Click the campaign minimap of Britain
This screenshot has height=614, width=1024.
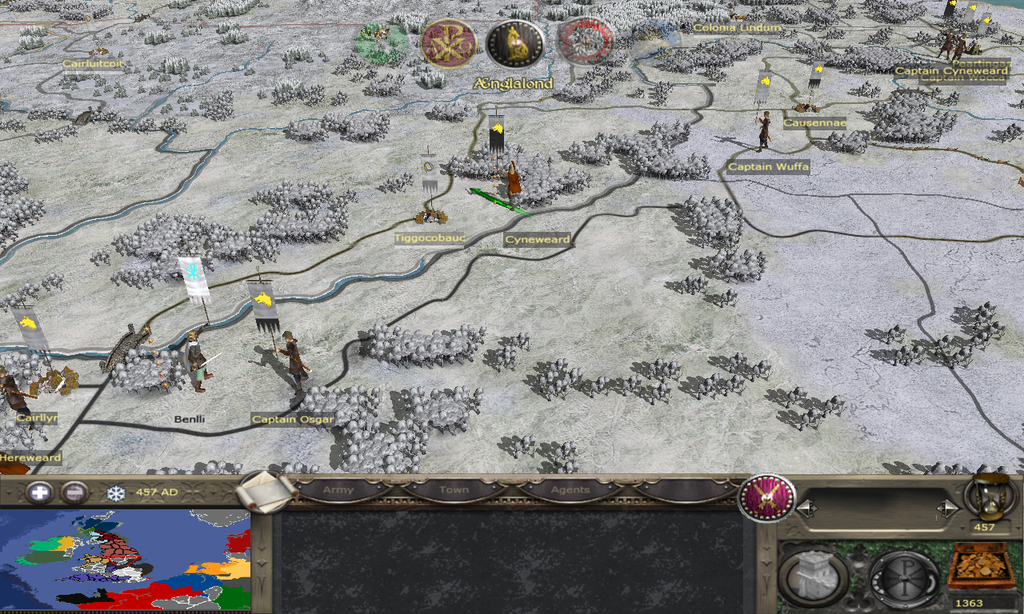click(x=125, y=560)
